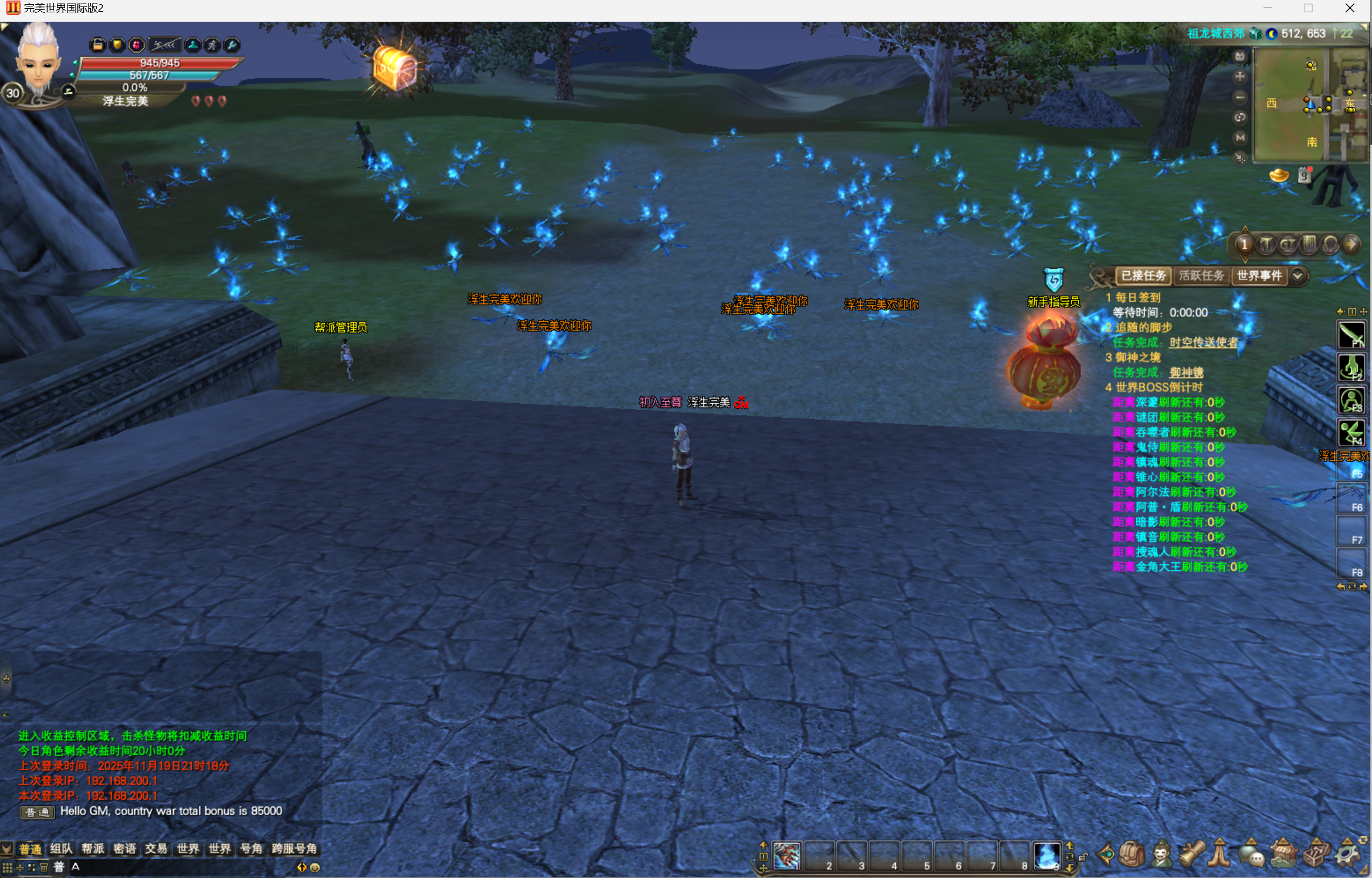This screenshot has height=878, width=1372.
Task: Open the emoji smiley picker in chat
Action: [315, 867]
